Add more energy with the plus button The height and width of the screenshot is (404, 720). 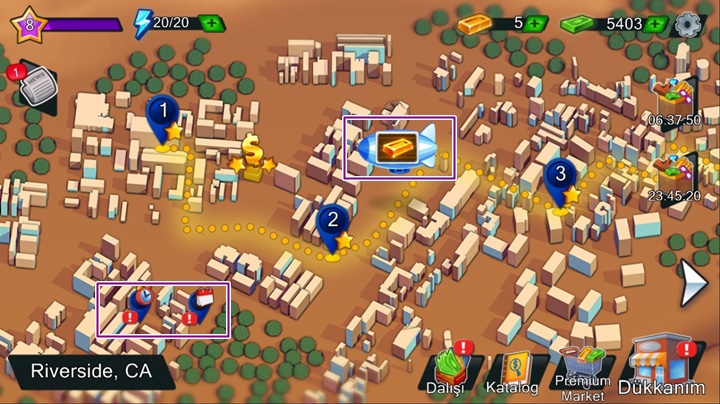click(x=211, y=23)
